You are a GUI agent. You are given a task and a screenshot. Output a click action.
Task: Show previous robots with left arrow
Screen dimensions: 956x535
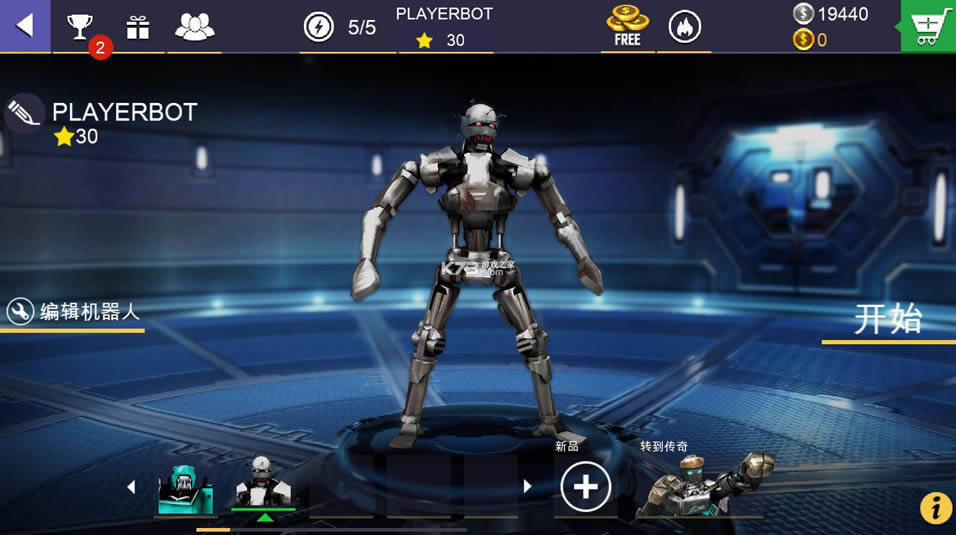click(x=131, y=487)
